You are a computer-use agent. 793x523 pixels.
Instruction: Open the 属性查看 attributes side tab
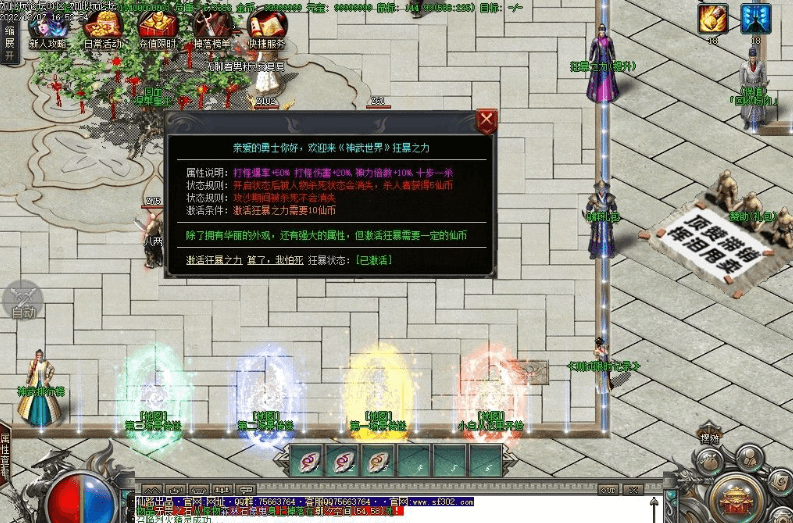pos(6,454)
